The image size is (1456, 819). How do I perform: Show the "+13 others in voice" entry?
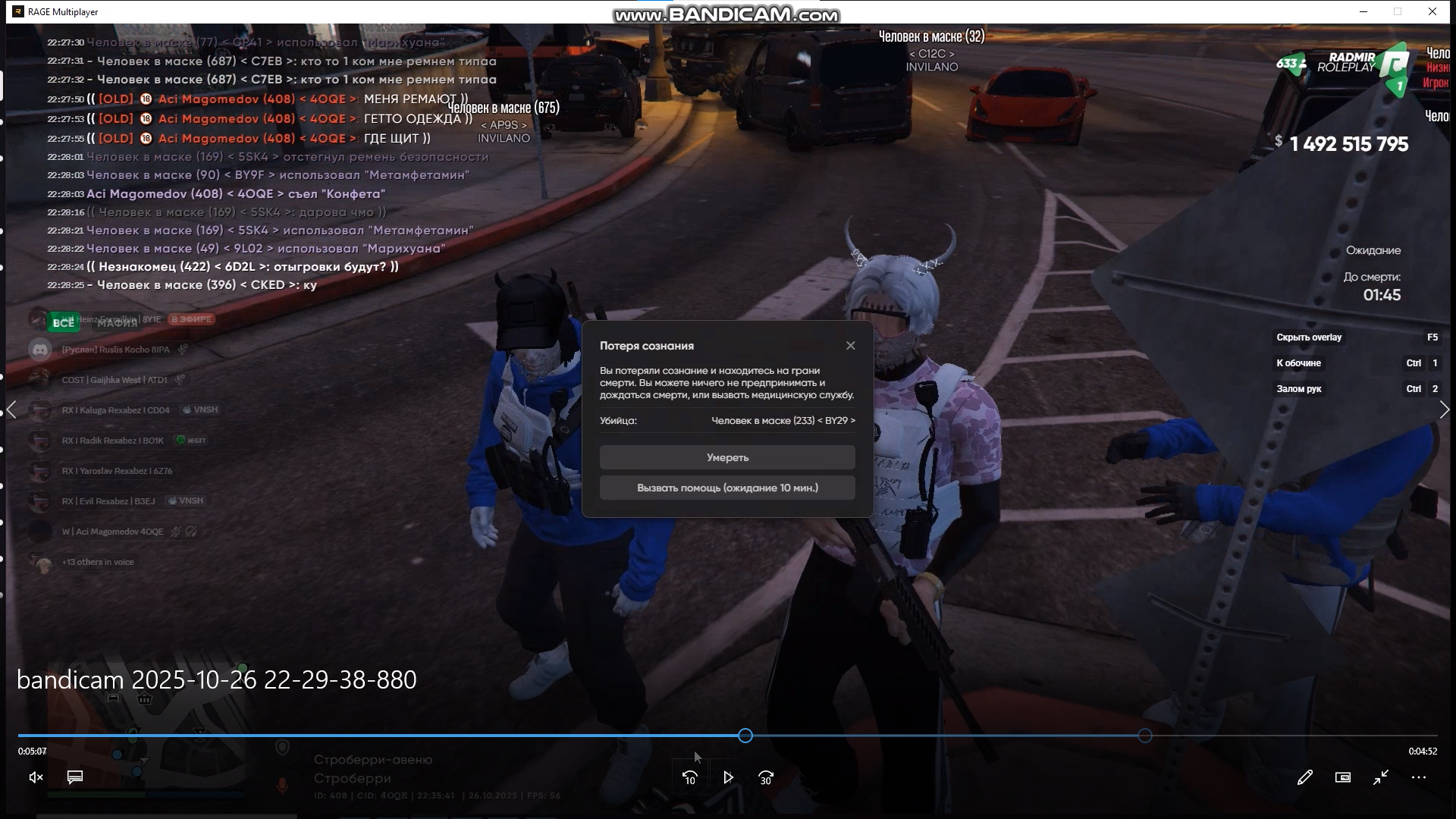point(98,562)
